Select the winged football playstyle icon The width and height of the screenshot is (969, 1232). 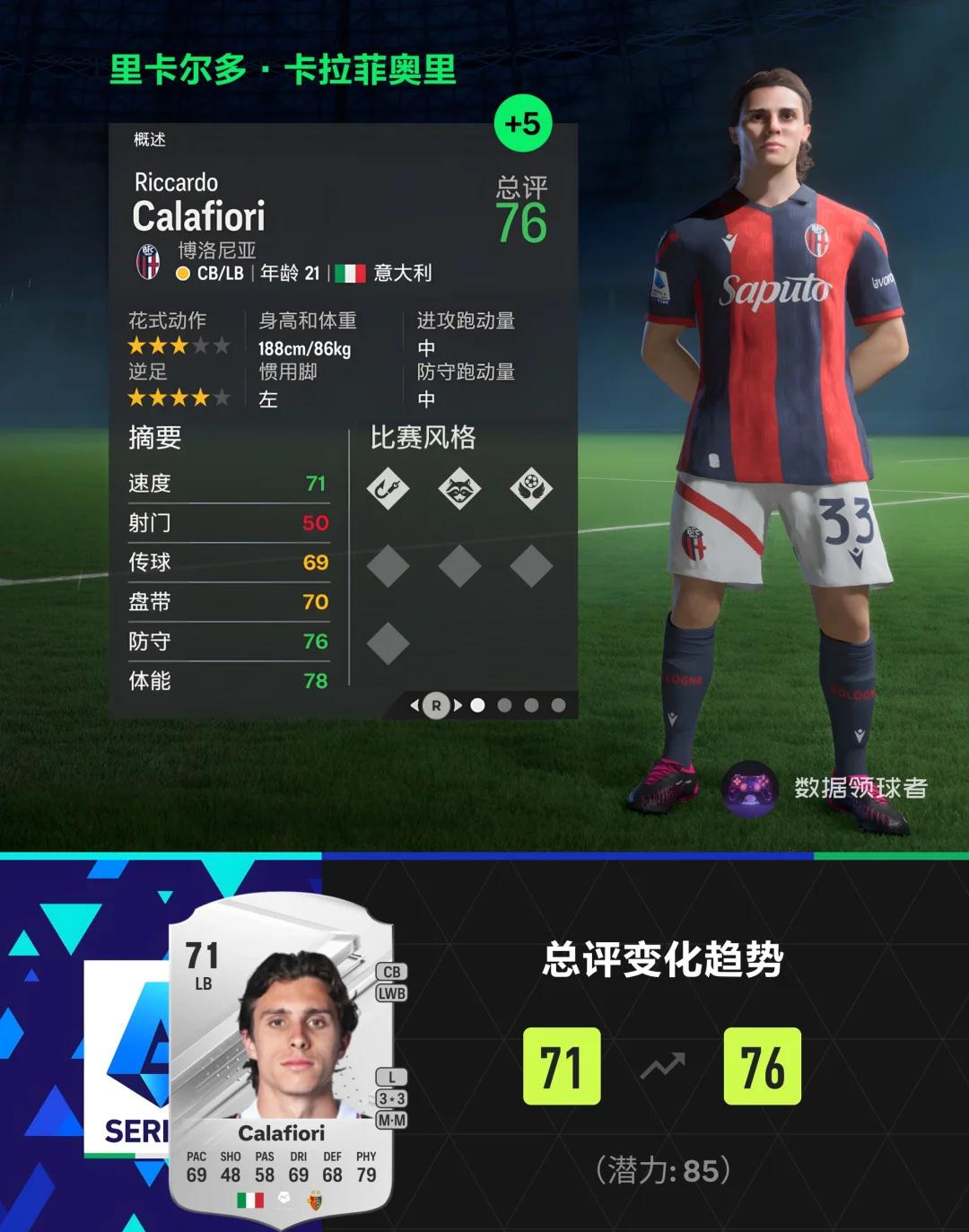pyautogui.click(x=531, y=489)
